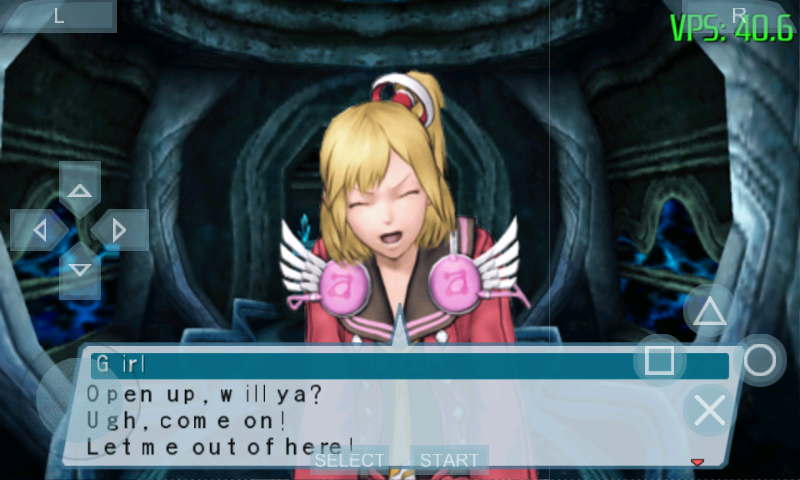Screen dimensions: 800x480
Task: Tap the D-pad left arrow
Action: pyautogui.click(x=39, y=230)
